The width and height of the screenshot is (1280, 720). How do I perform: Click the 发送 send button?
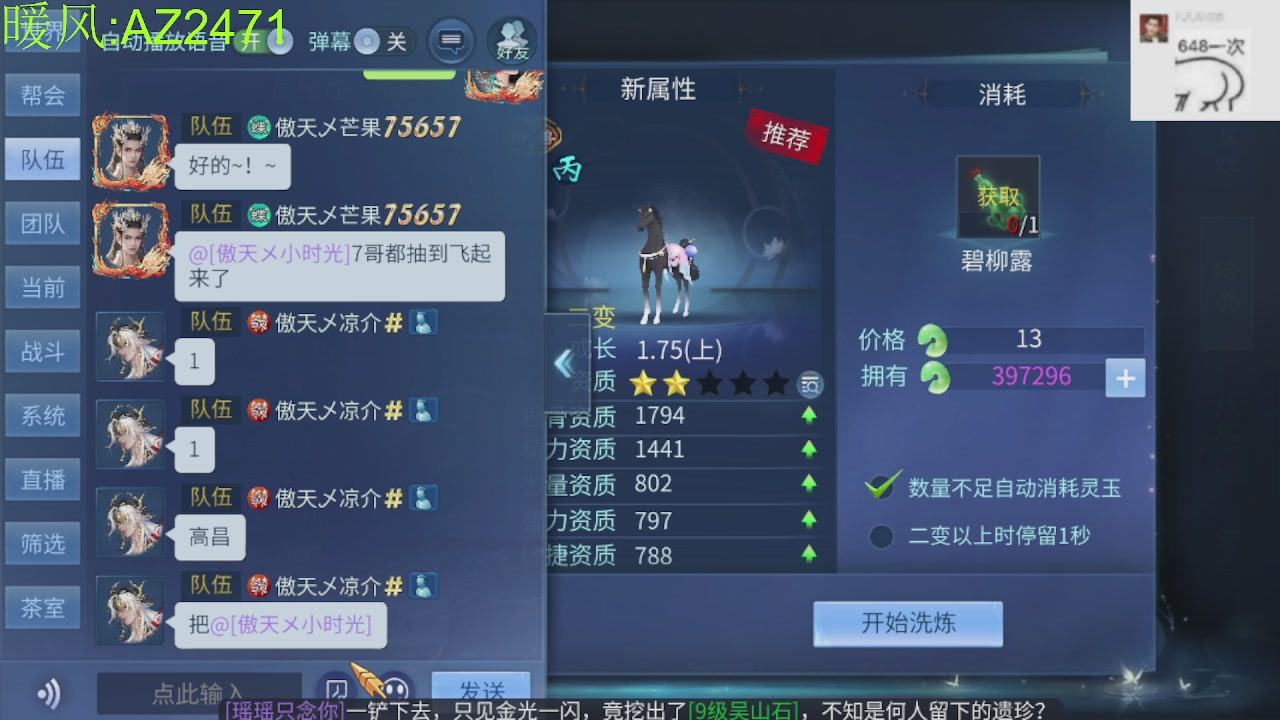tap(481, 689)
